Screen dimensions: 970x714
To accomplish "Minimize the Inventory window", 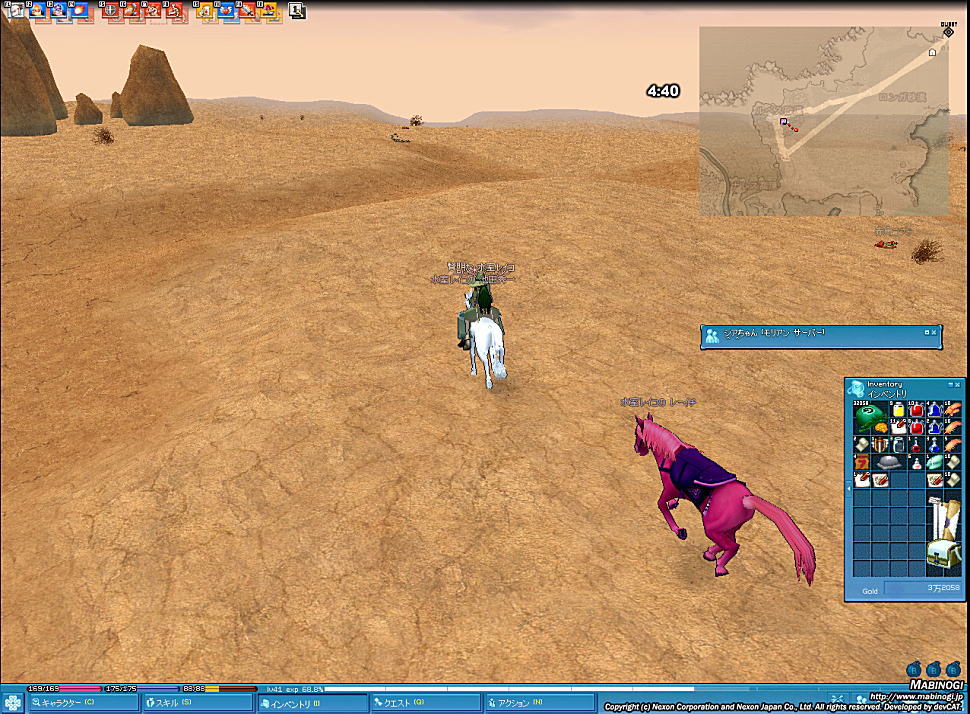I will (x=949, y=384).
